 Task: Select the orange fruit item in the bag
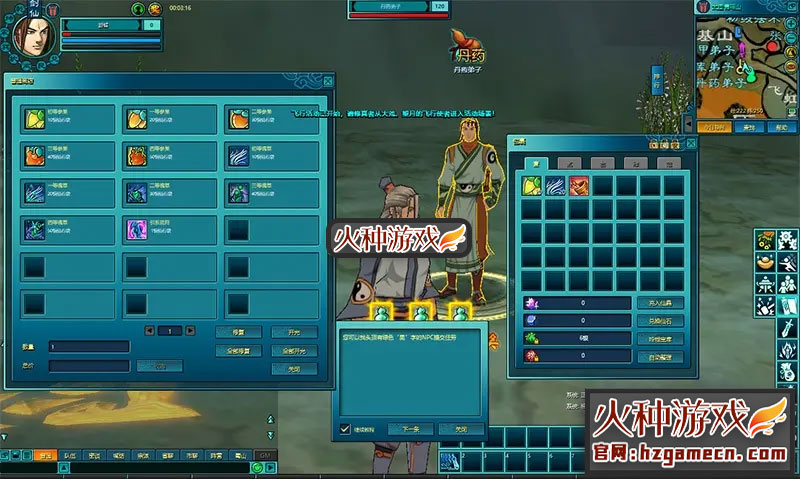(579, 186)
